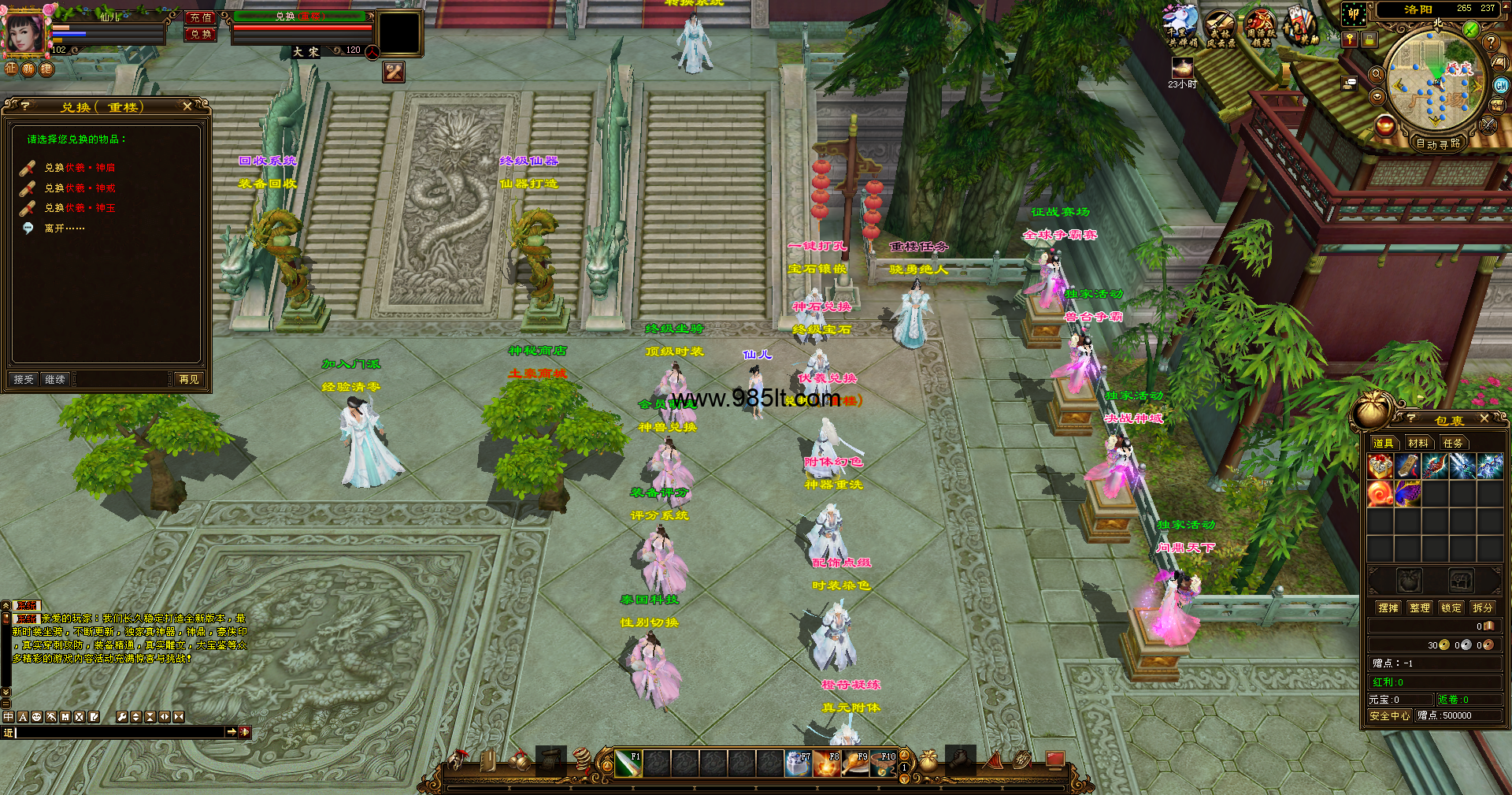Screen dimensions: 1512x795
Task: Open the 武林风云录 event icon
Action: pyautogui.click(x=1219, y=29)
